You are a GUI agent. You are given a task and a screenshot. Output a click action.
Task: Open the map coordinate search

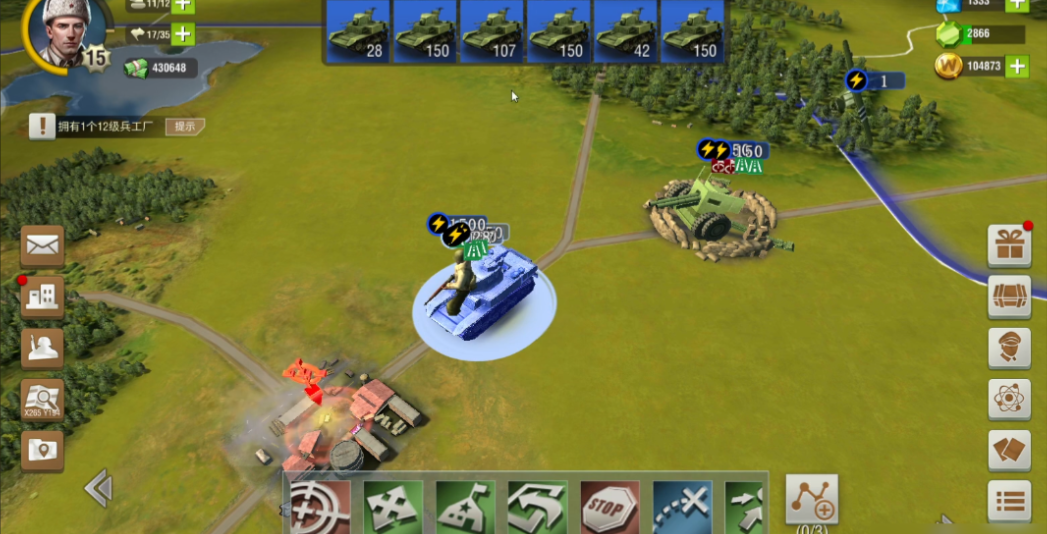[43, 400]
